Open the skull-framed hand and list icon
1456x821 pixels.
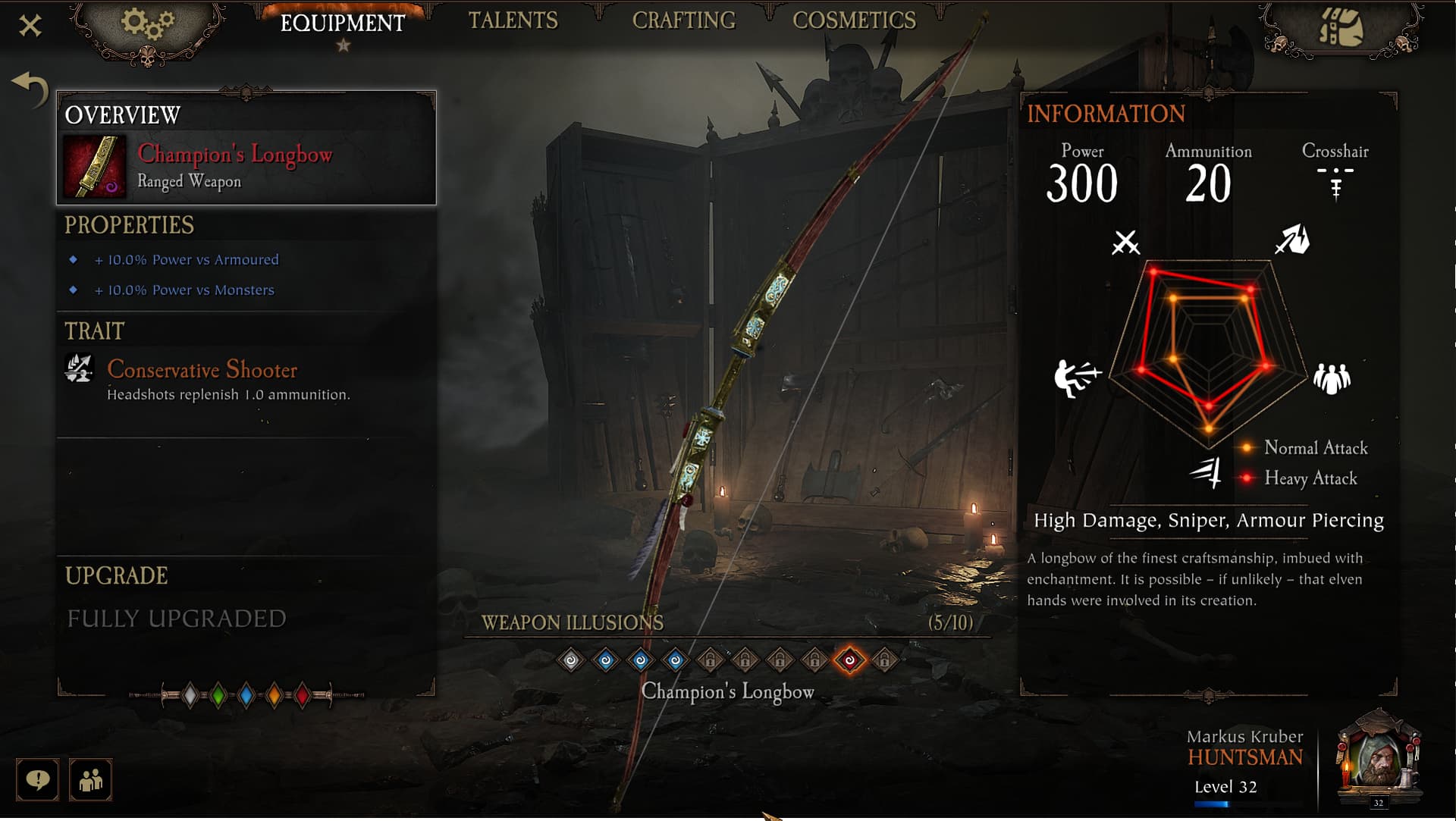(1340, 29)
